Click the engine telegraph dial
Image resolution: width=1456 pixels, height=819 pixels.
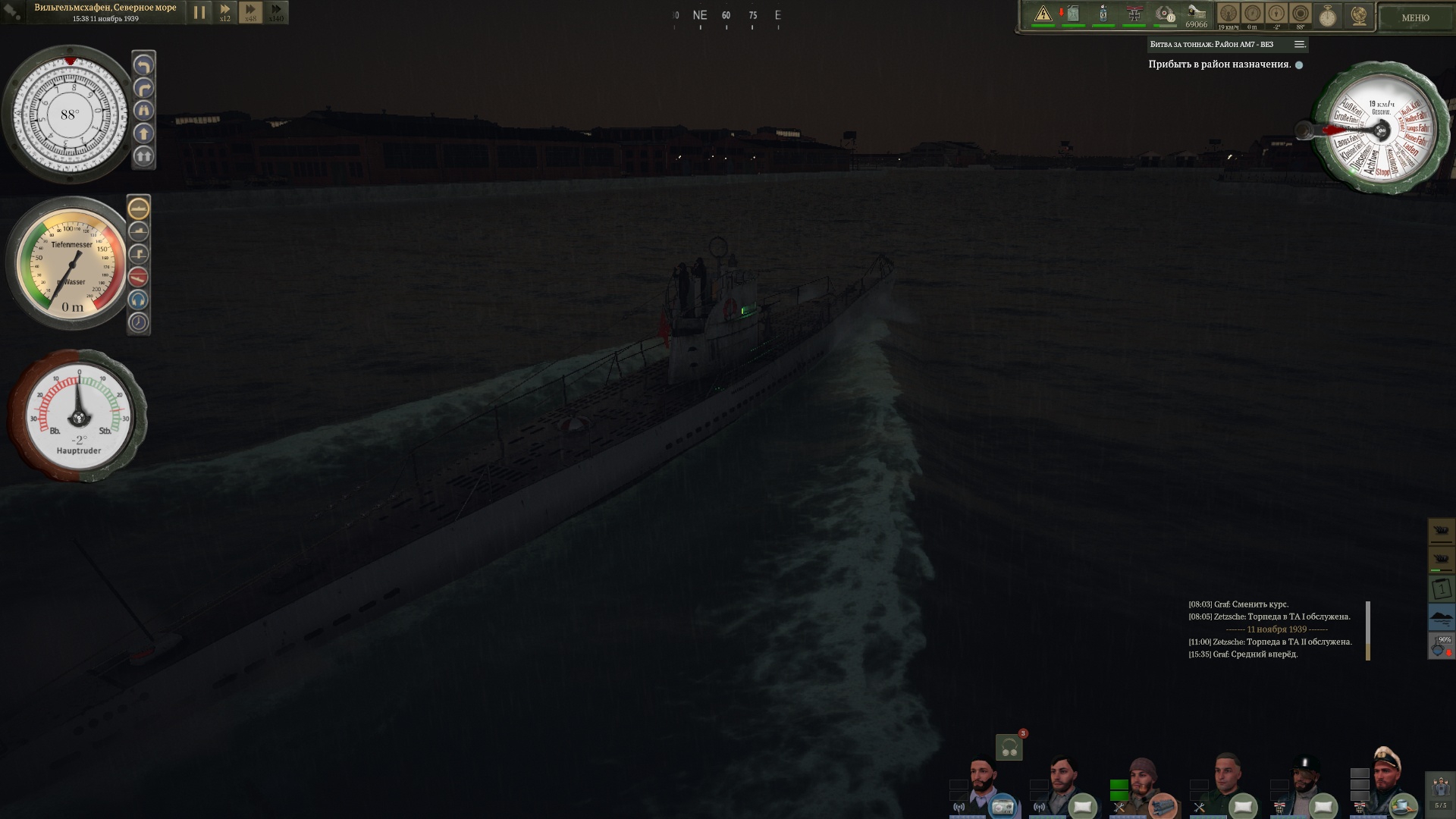(1380, 130)
